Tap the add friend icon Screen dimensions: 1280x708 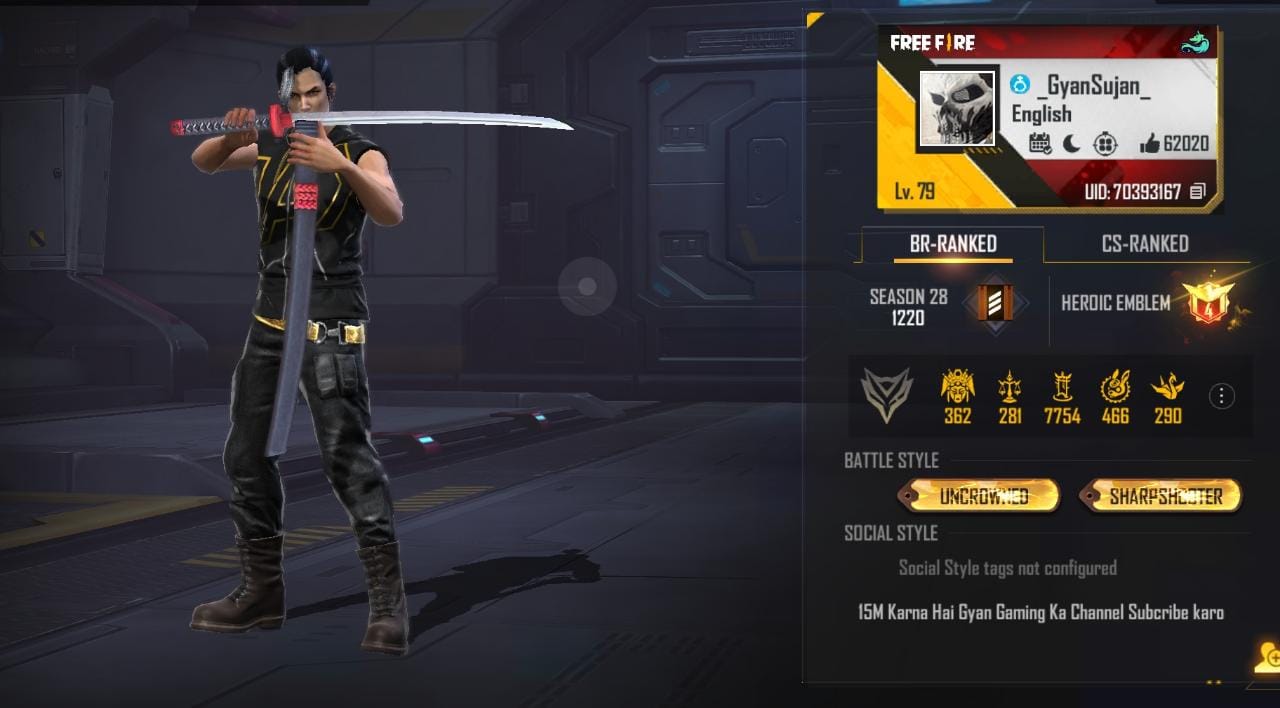1266,657
